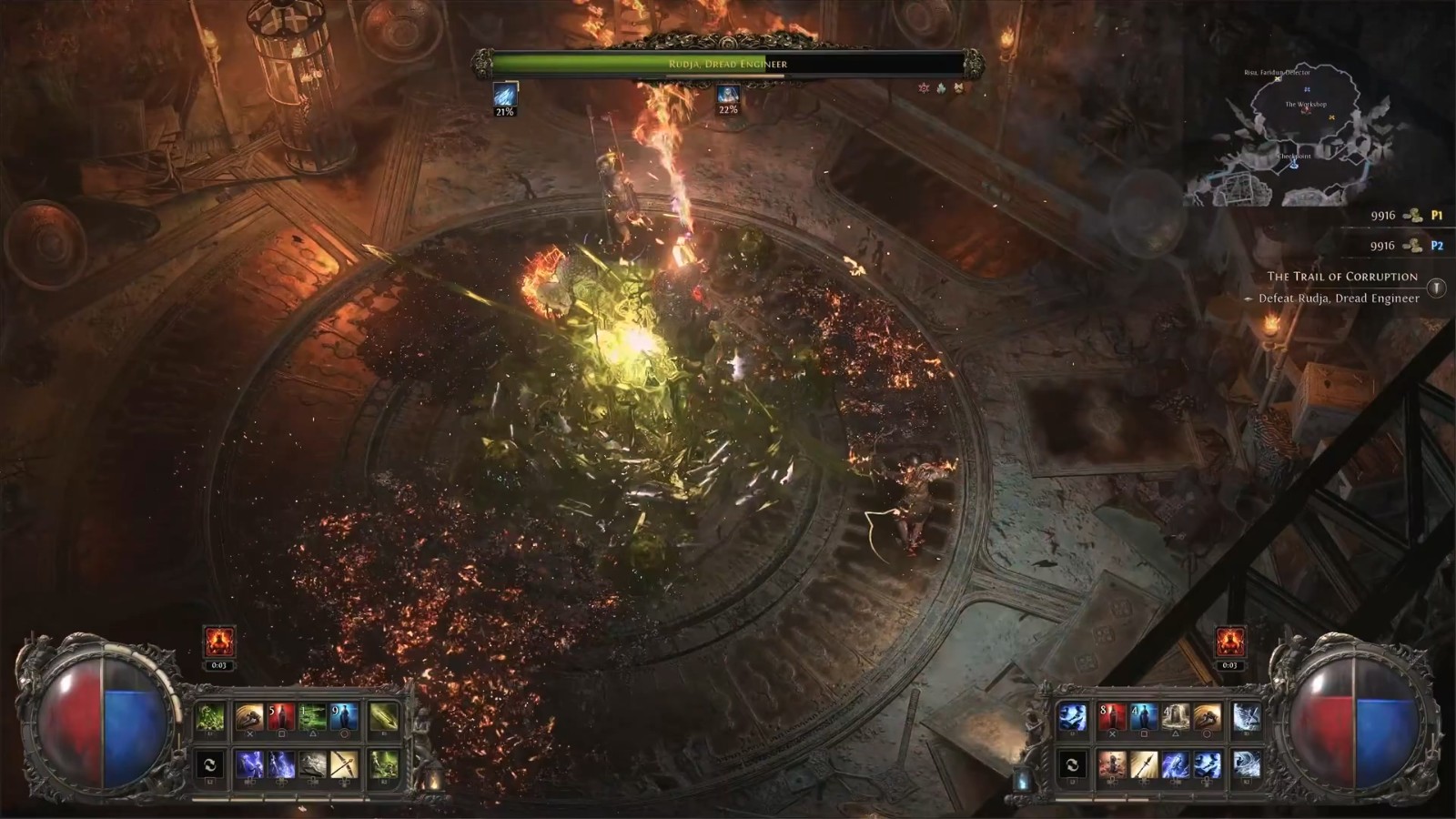The width and height of the screenshot is (1456, 819).
Task: Trigger the red-robed figure skill
Action: [1111, 764]
